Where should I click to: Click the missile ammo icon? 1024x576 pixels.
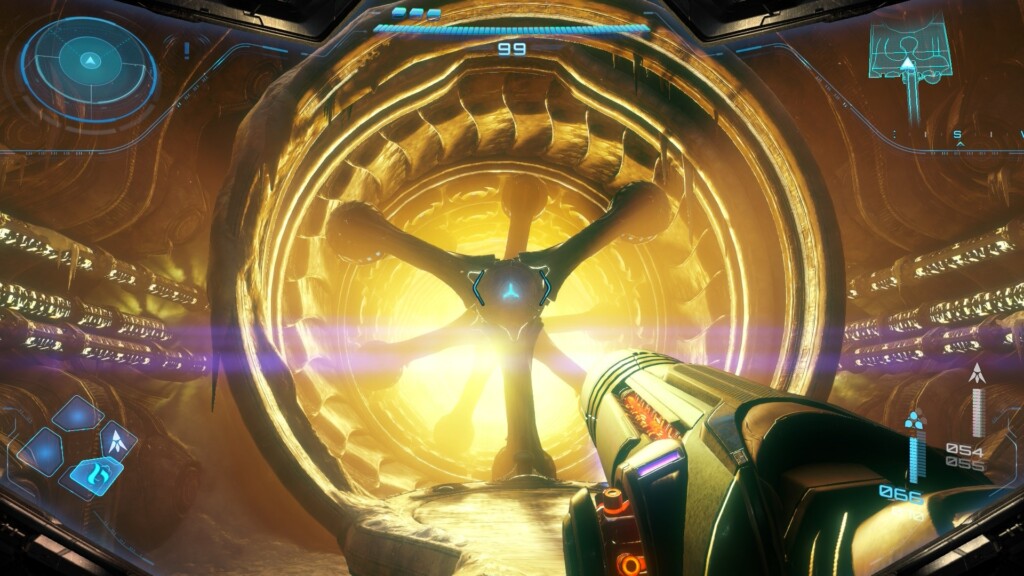(x=977, y=377)
